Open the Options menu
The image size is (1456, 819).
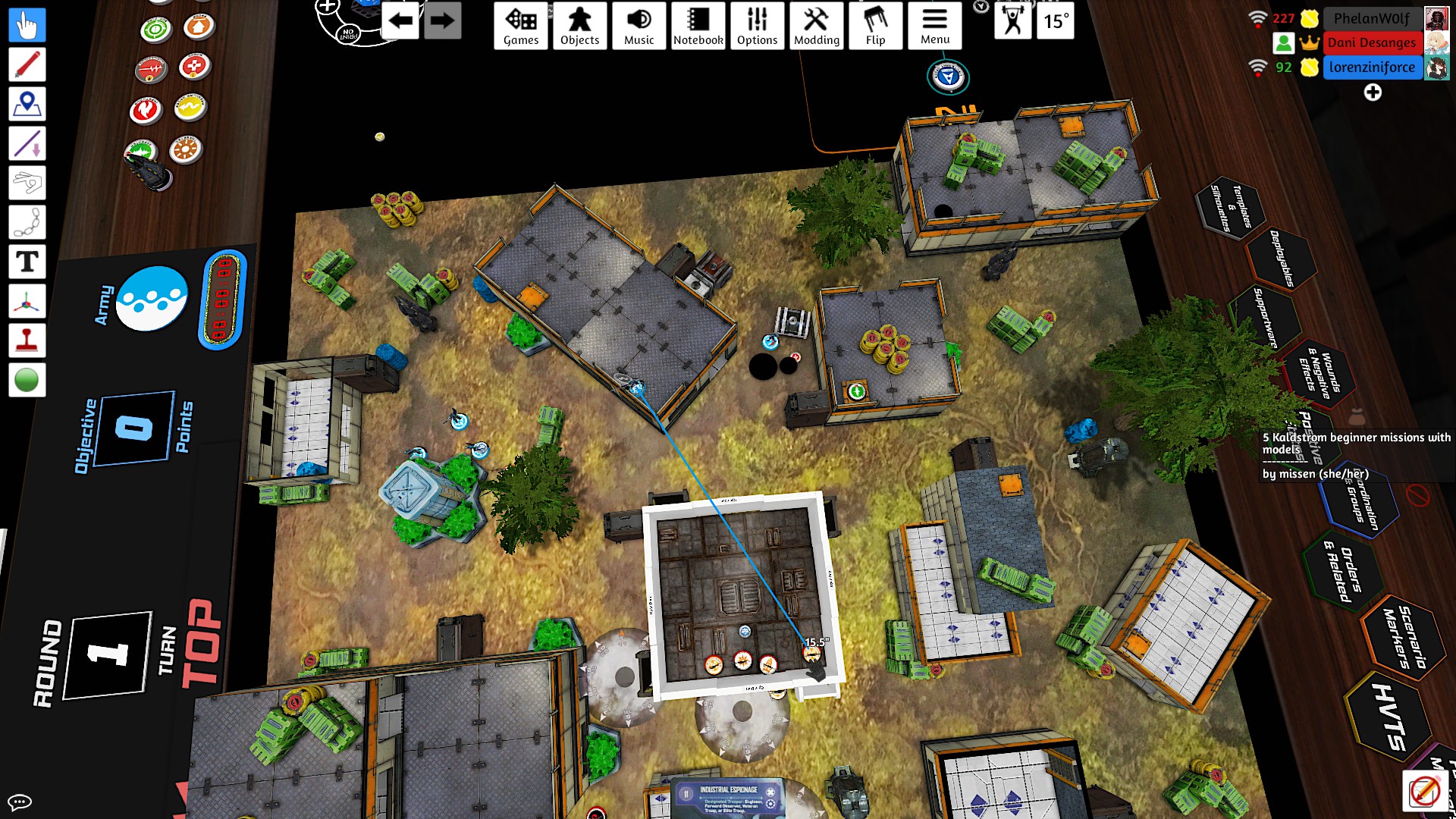[x=757, y=26]
